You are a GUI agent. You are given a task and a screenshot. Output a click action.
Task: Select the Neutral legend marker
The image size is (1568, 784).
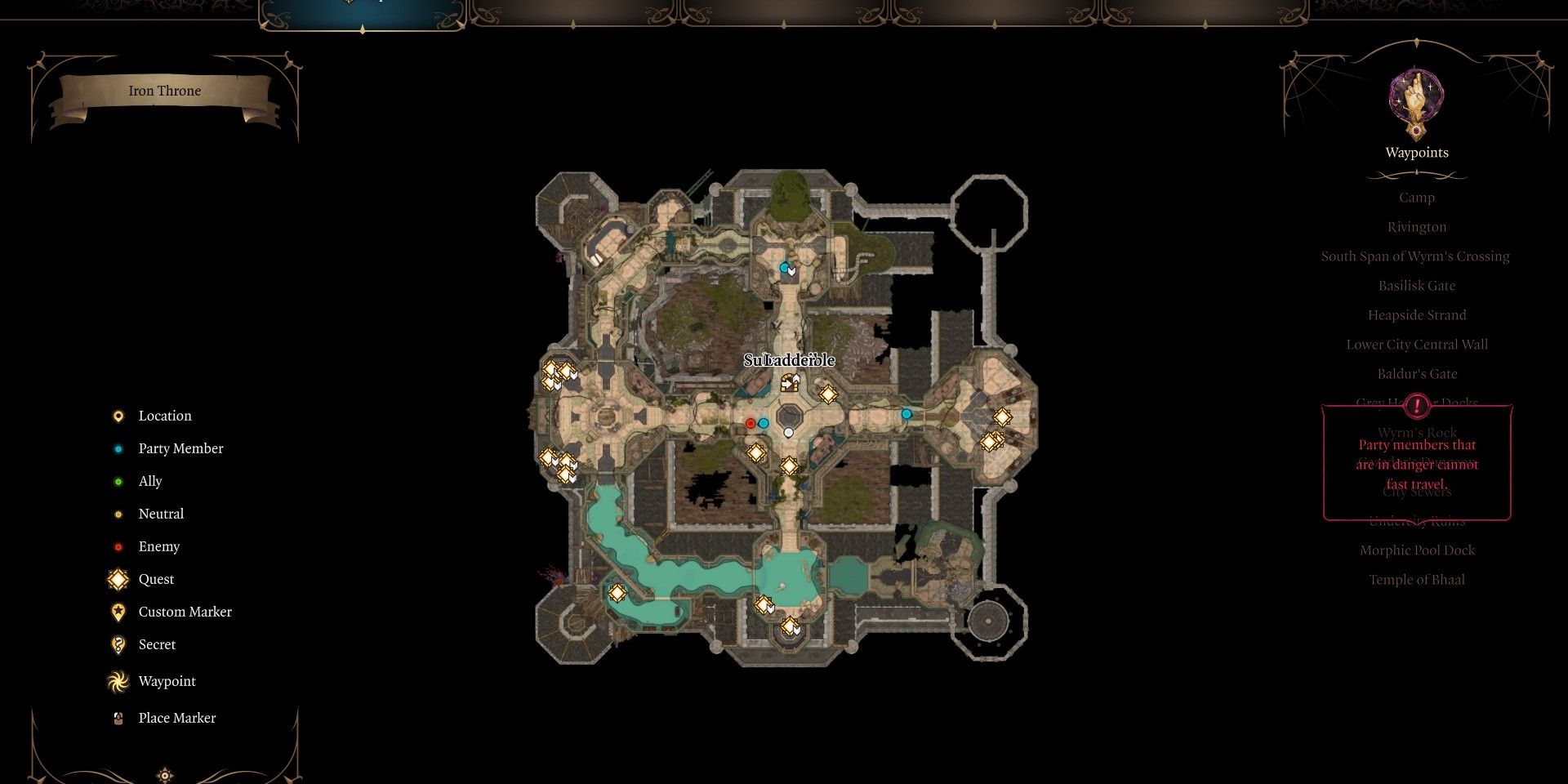(x=118, y=514)
